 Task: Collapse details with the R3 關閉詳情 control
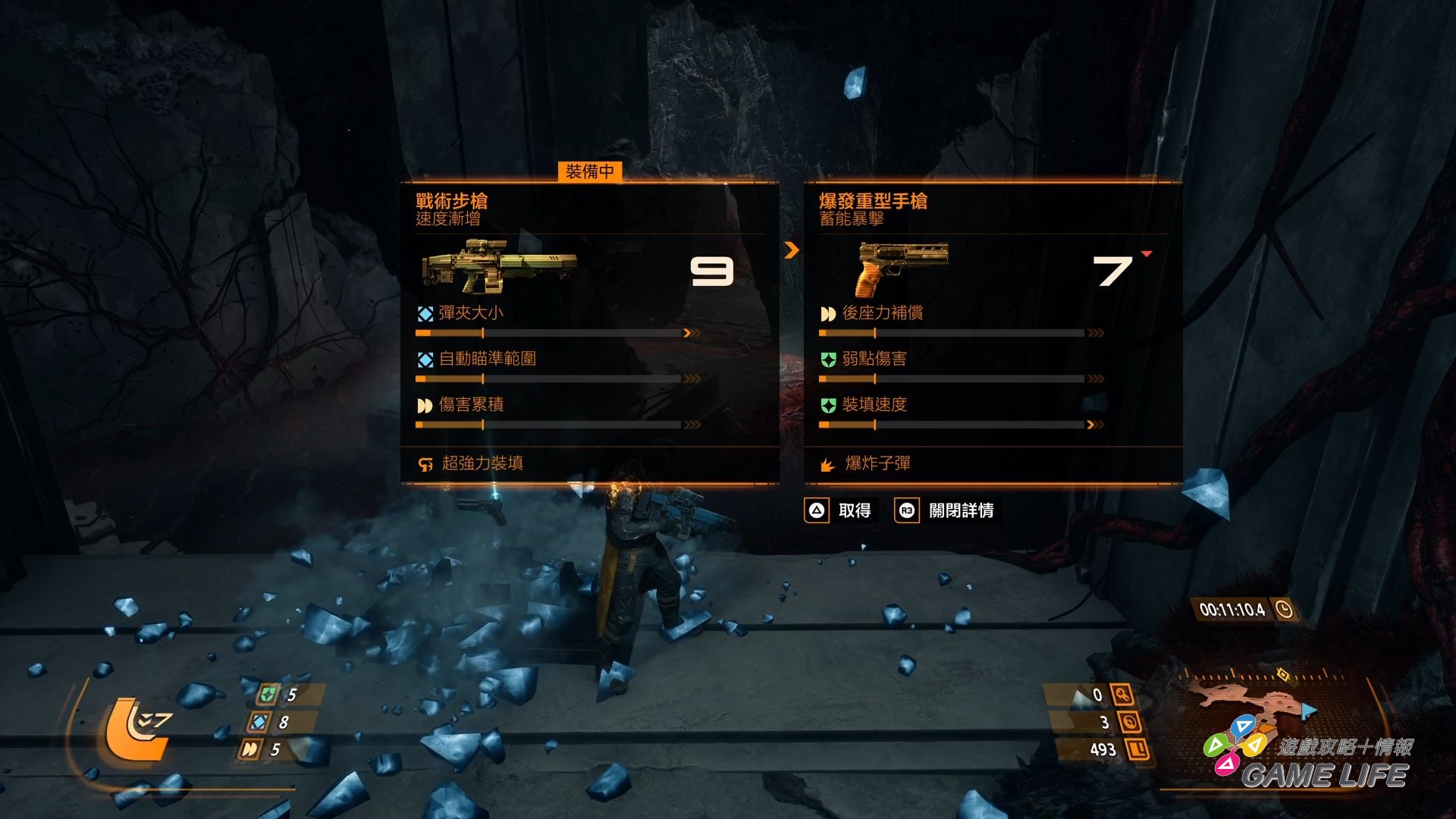click(945, 510)
